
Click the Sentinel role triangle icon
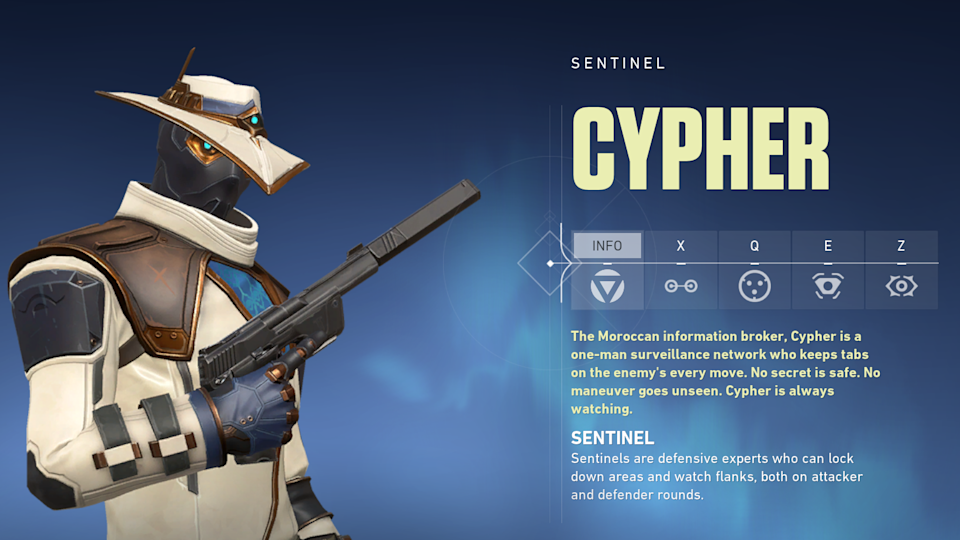point(607,287)
